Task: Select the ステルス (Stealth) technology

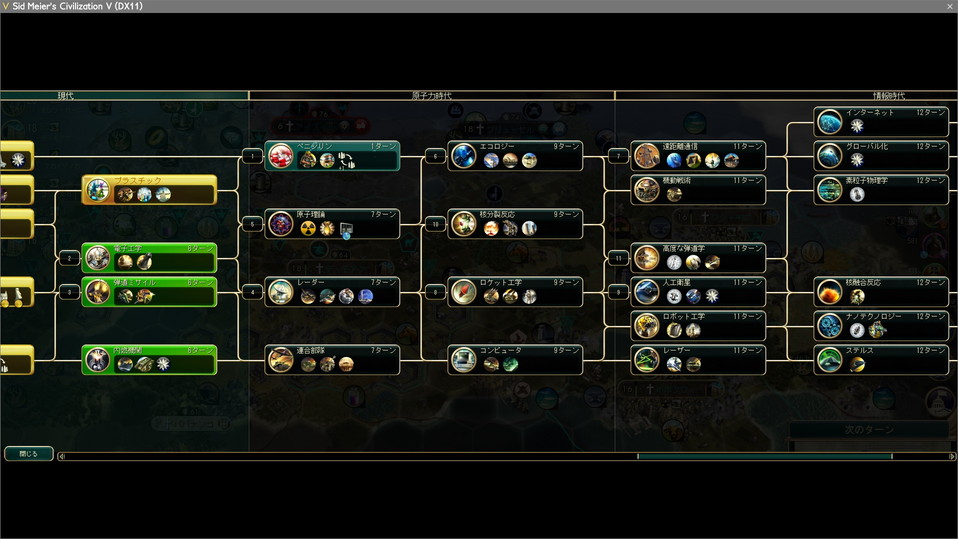Action: (x=880, y=360)
